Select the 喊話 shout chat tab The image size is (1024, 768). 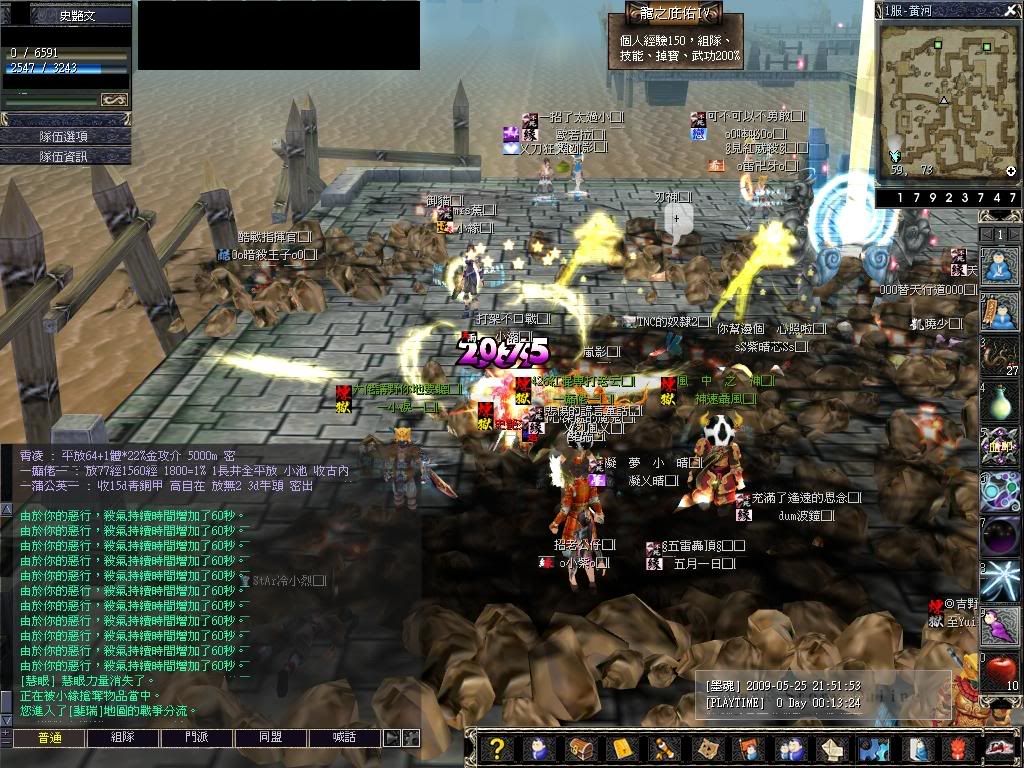(x=344, y=738)
